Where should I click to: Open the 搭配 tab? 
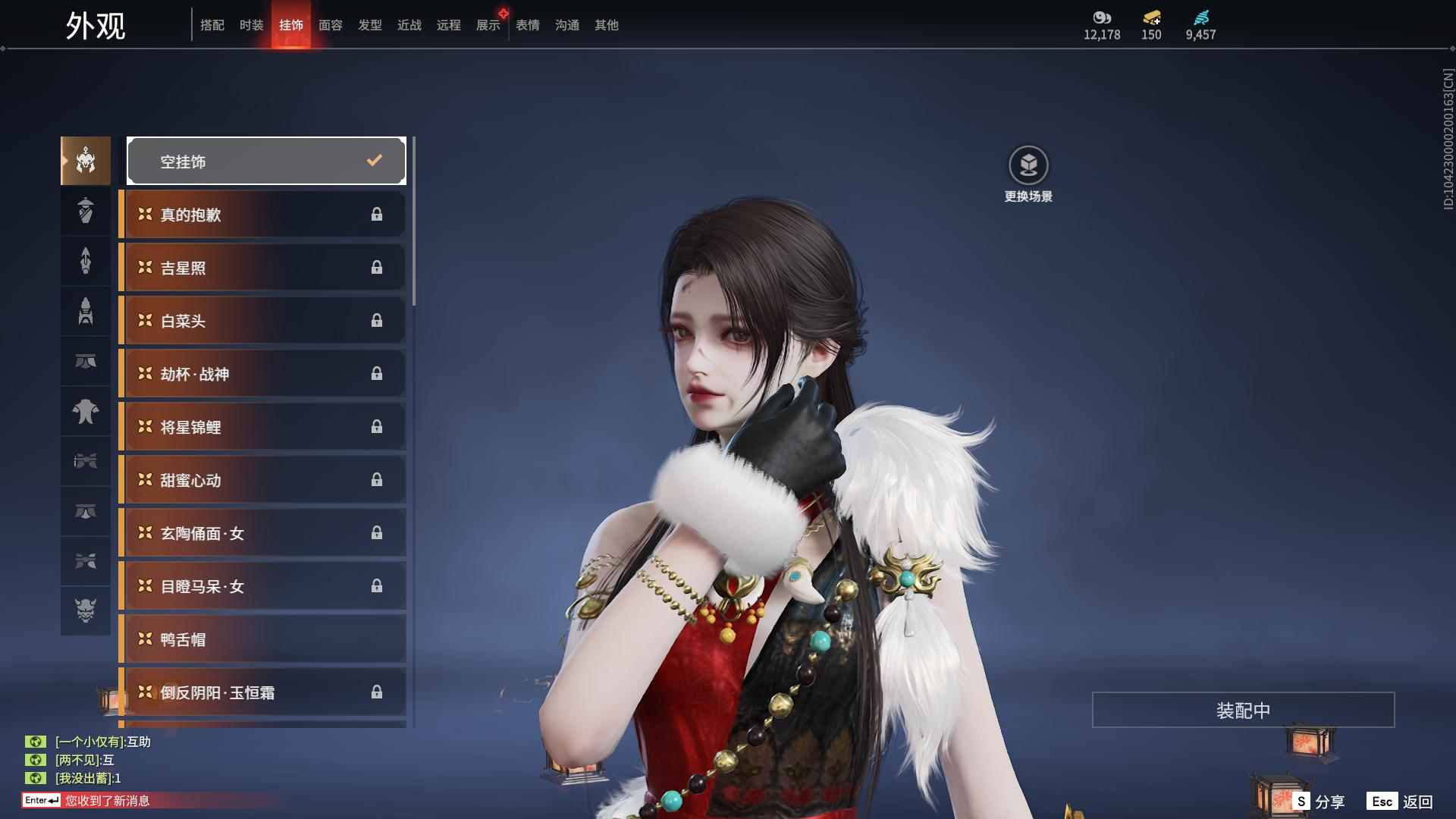pos(212,25)
